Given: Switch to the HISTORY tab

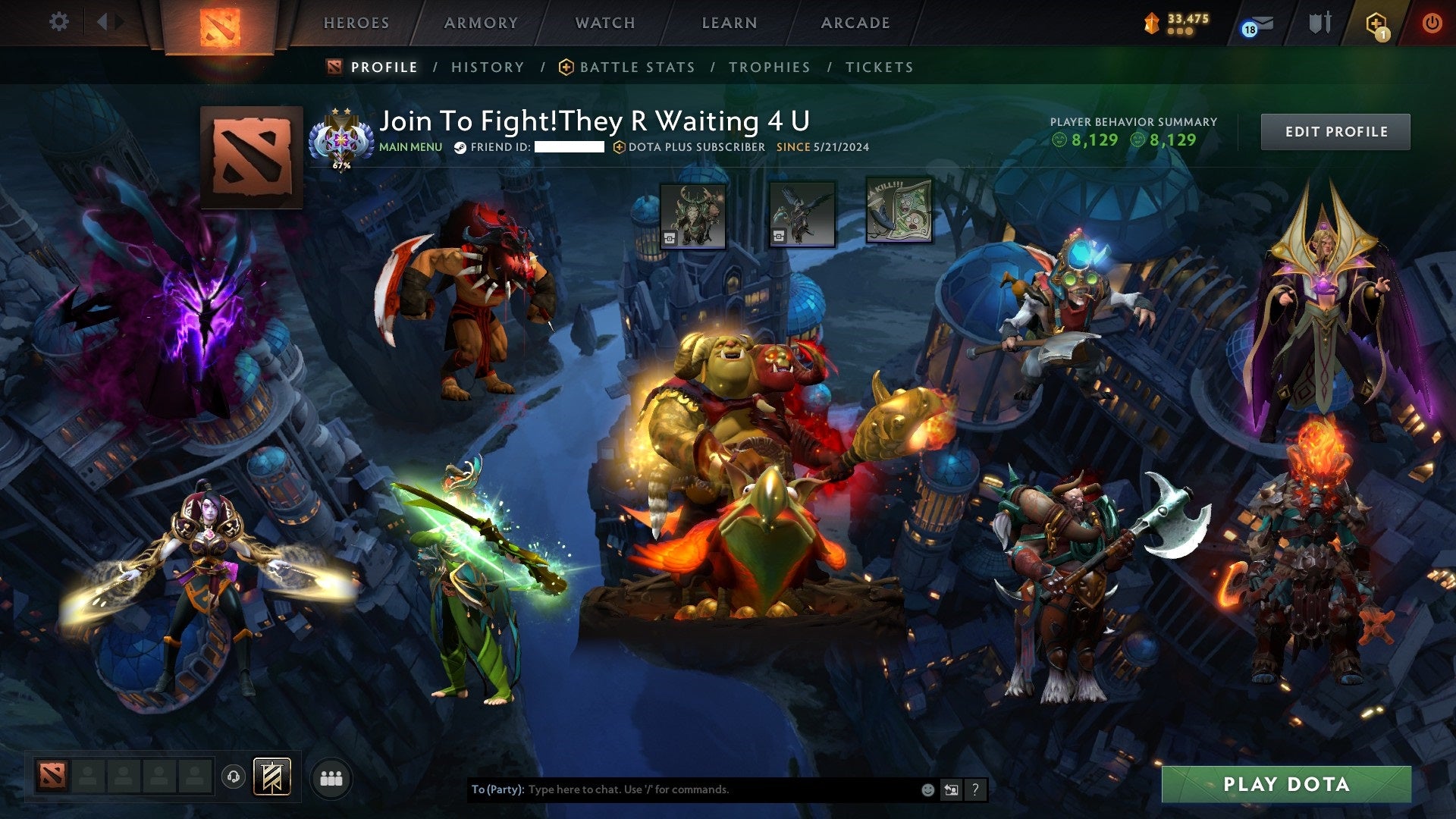Looking at the screenshot, I should (487, 67).
